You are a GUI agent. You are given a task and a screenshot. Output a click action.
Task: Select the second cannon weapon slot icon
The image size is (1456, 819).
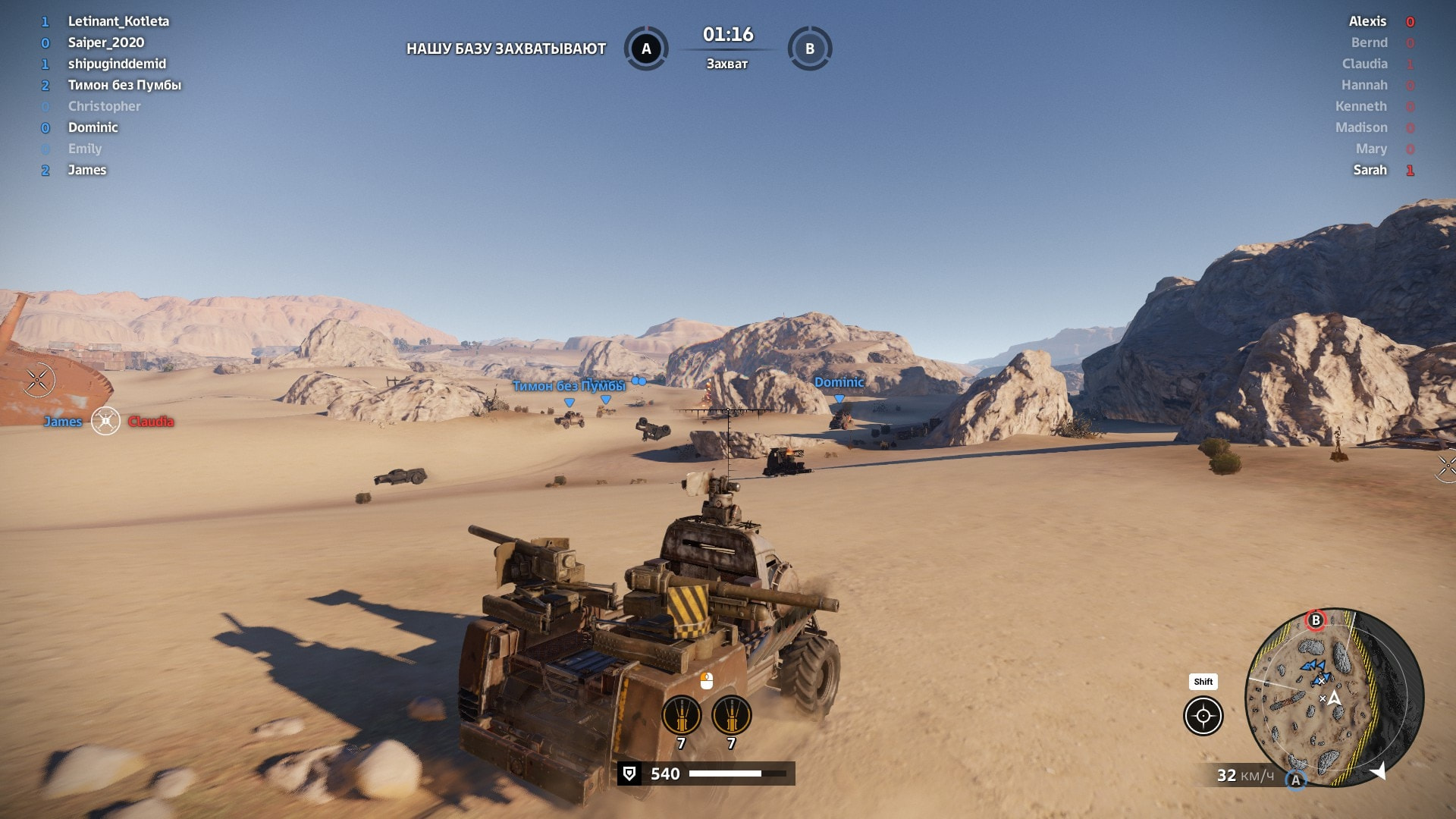tap(730, 715)
